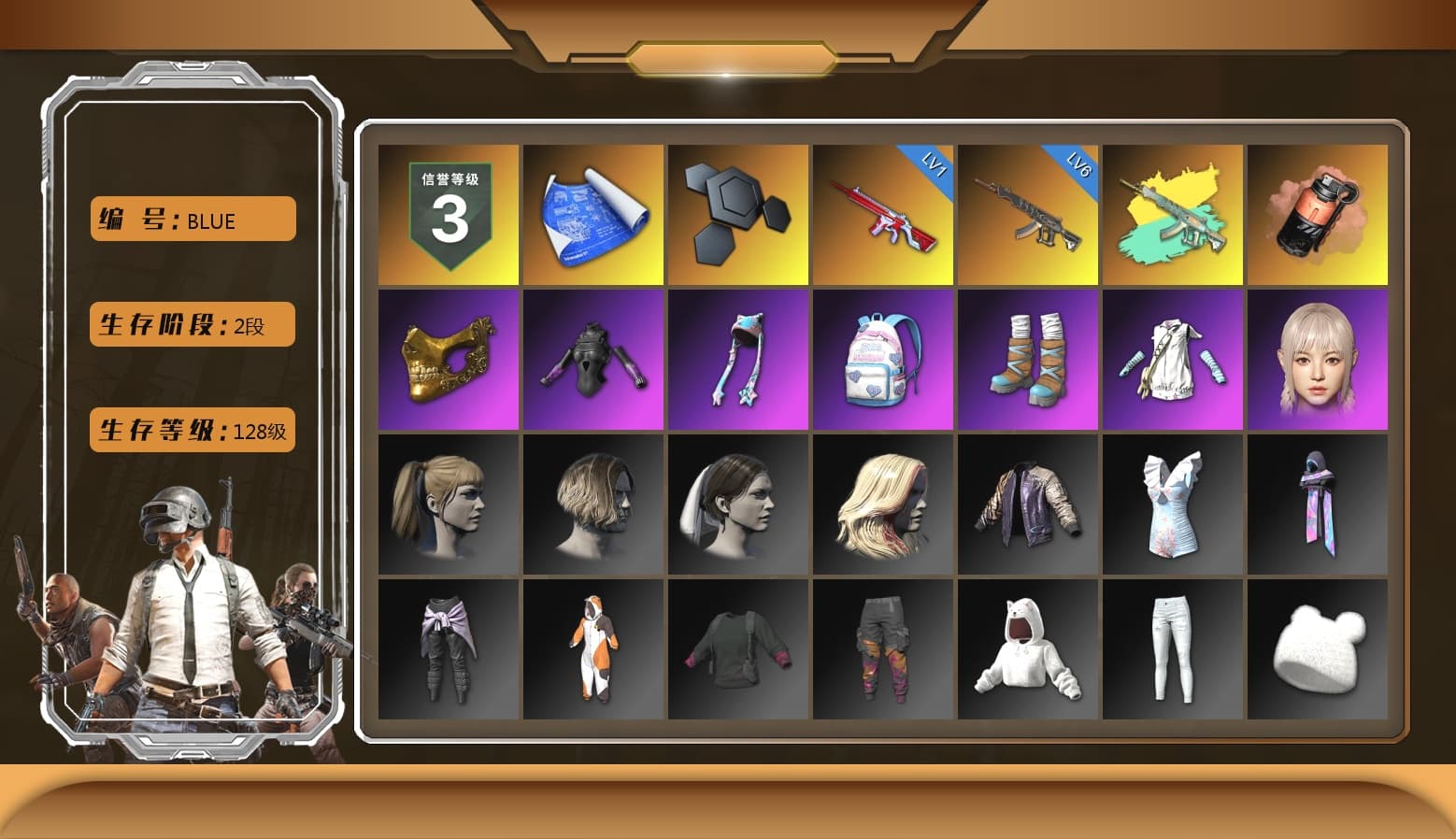Click the 生存等级 128级 badge

192,431
